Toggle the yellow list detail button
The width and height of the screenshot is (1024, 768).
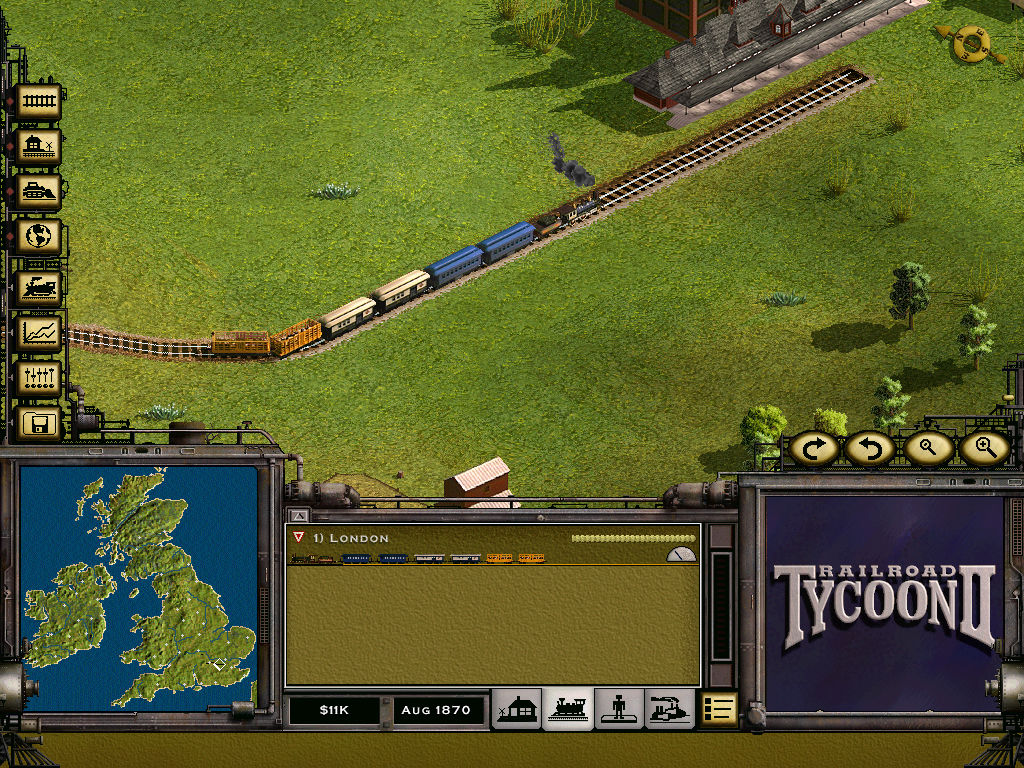pyautogui.click(x=718, y=709)
